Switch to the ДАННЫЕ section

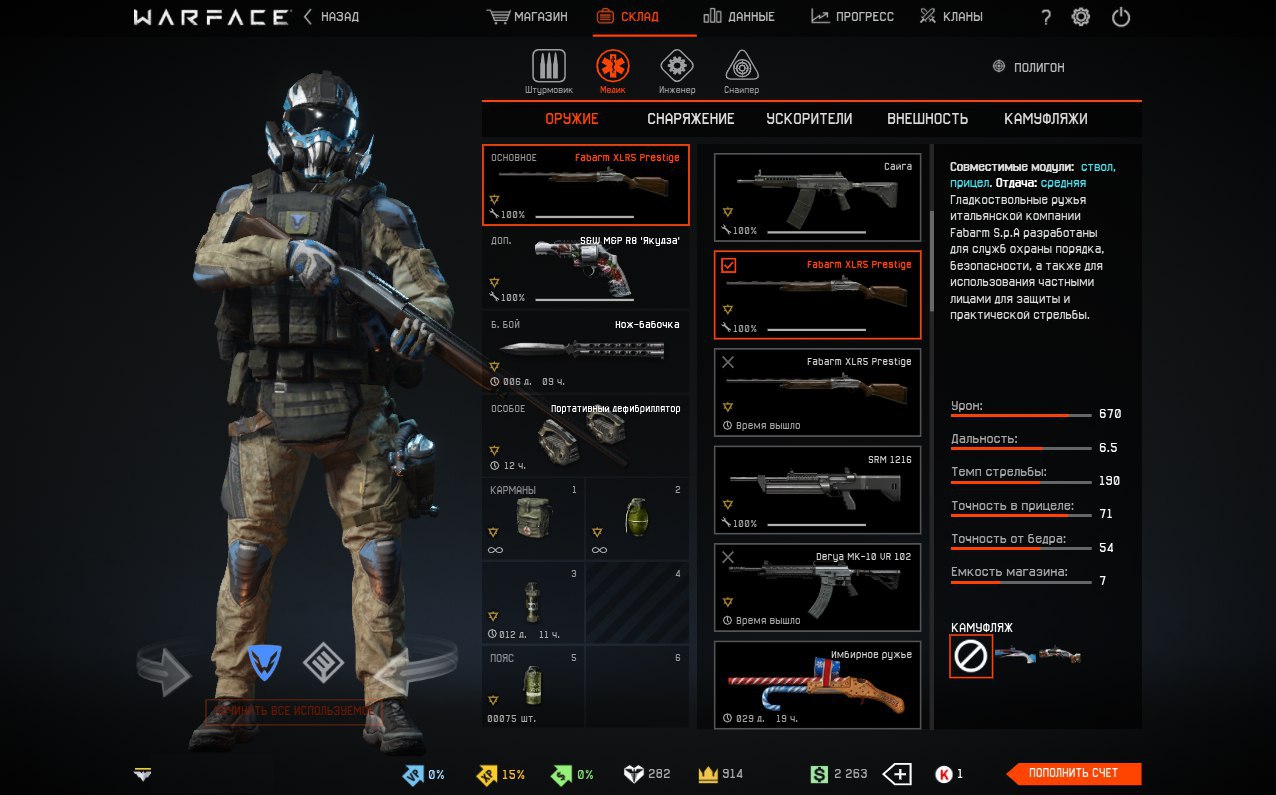coord(739,17)
